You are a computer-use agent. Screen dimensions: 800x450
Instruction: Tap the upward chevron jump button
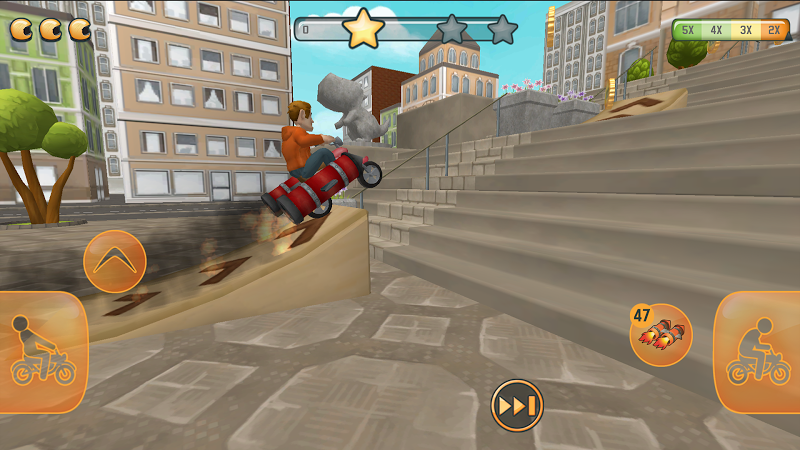[x=115, y=261]
